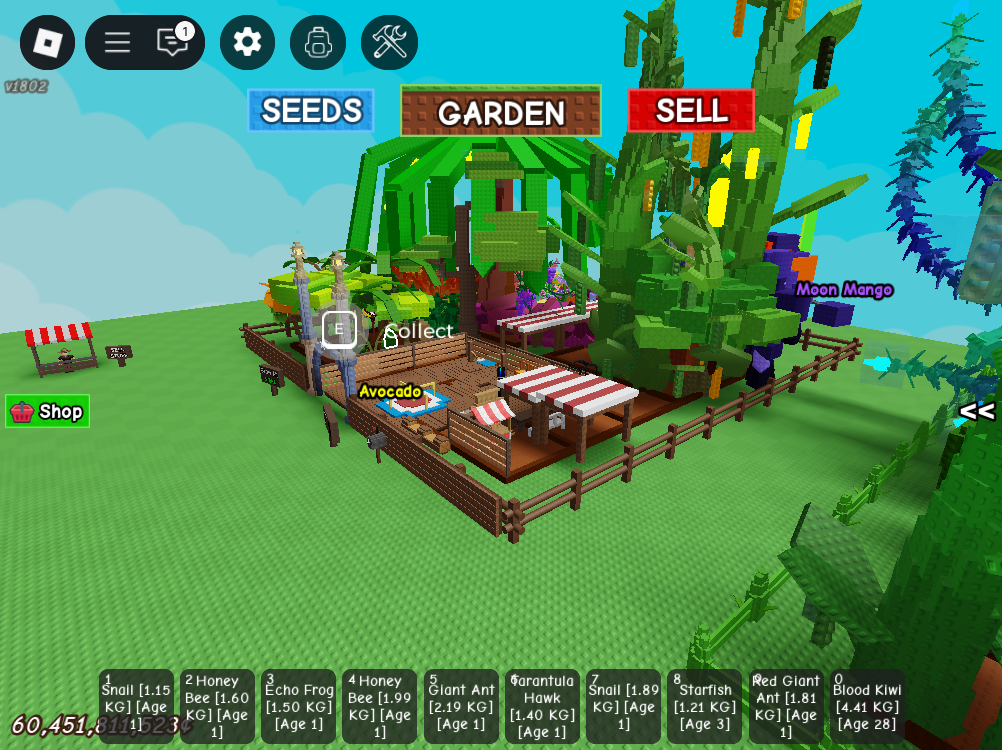Image resolution: width=1002 pixels, height=750 pixels.
Task: Teleport to the GARDEN
Action: coord(501,111)
